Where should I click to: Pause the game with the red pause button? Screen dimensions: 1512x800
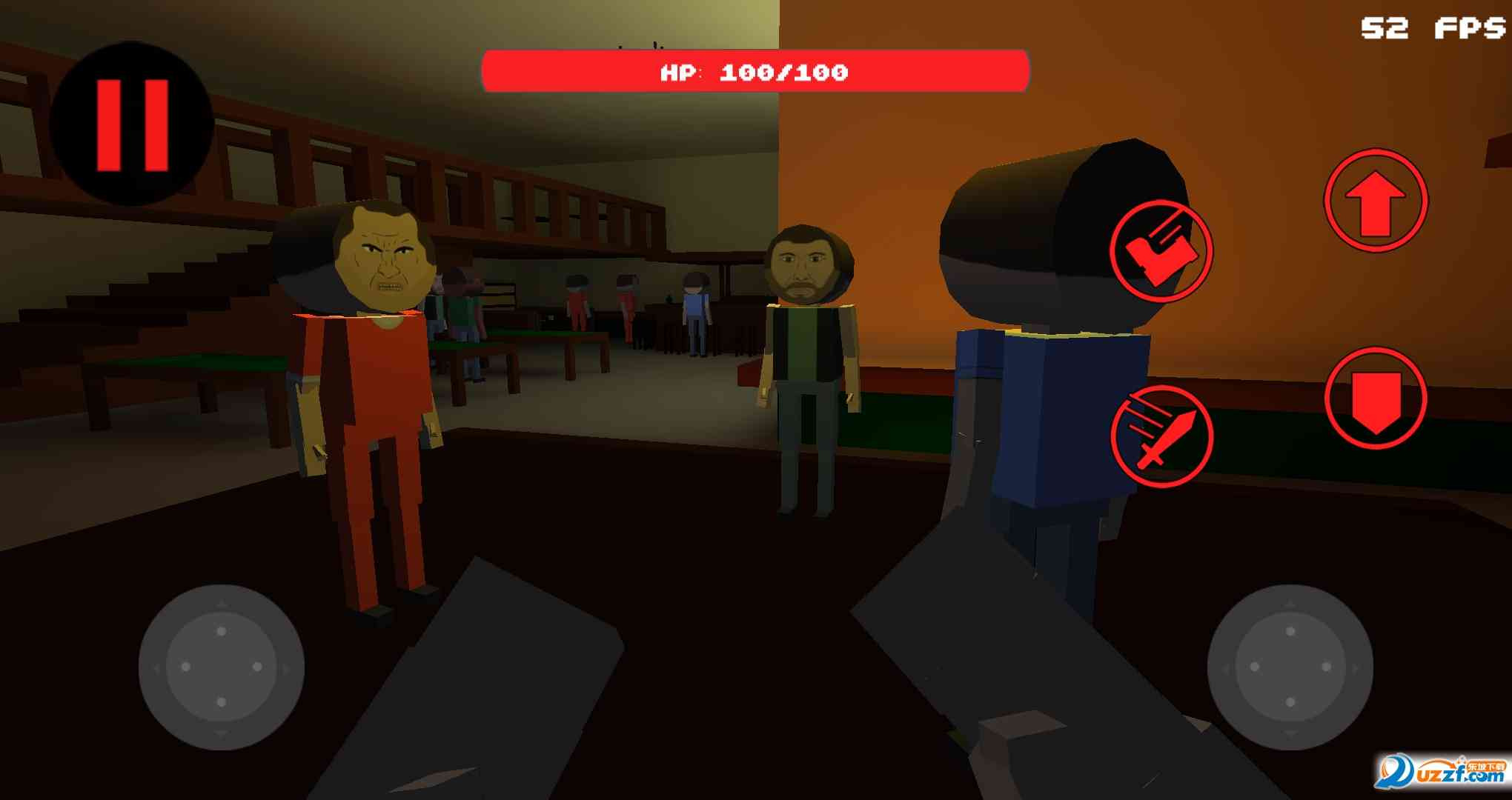pyautogui.click(x=132, y=124)
